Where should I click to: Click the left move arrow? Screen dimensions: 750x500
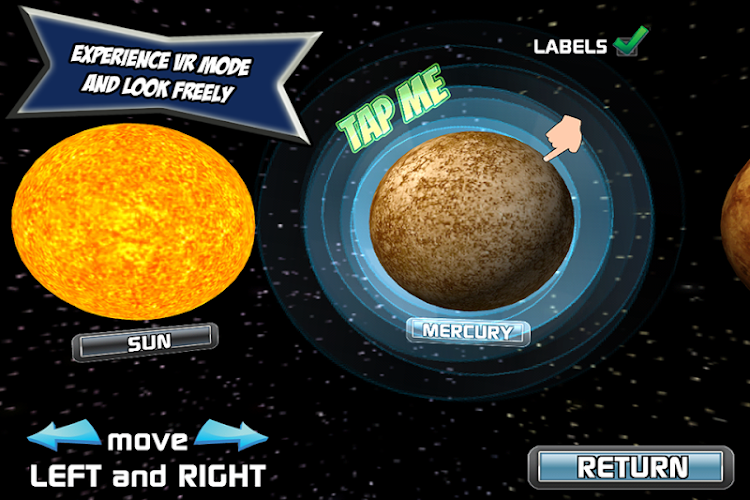[x=65, y=438]
